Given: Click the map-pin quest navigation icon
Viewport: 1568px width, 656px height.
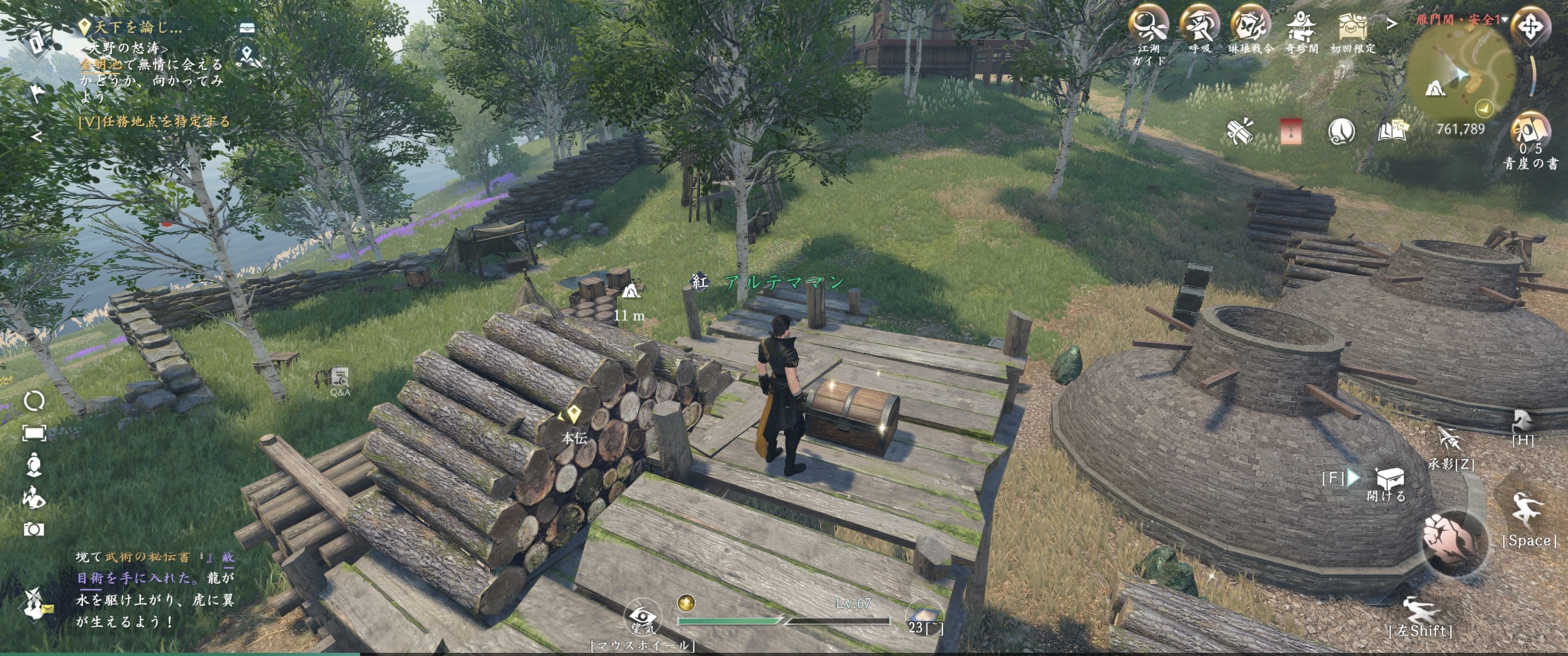Looking at the screenshot, I should coord(248,55).
